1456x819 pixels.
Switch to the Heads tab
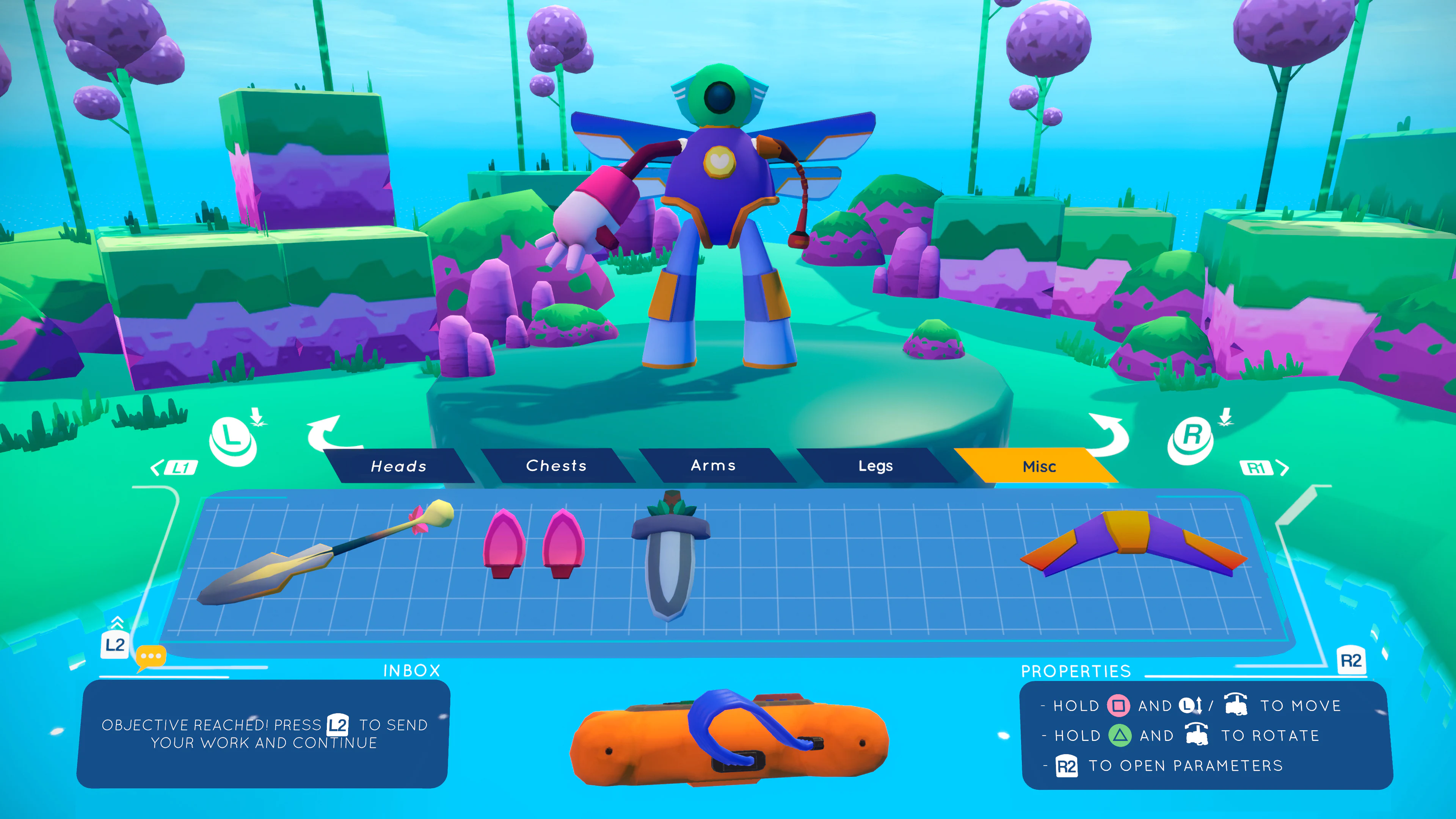399,466
